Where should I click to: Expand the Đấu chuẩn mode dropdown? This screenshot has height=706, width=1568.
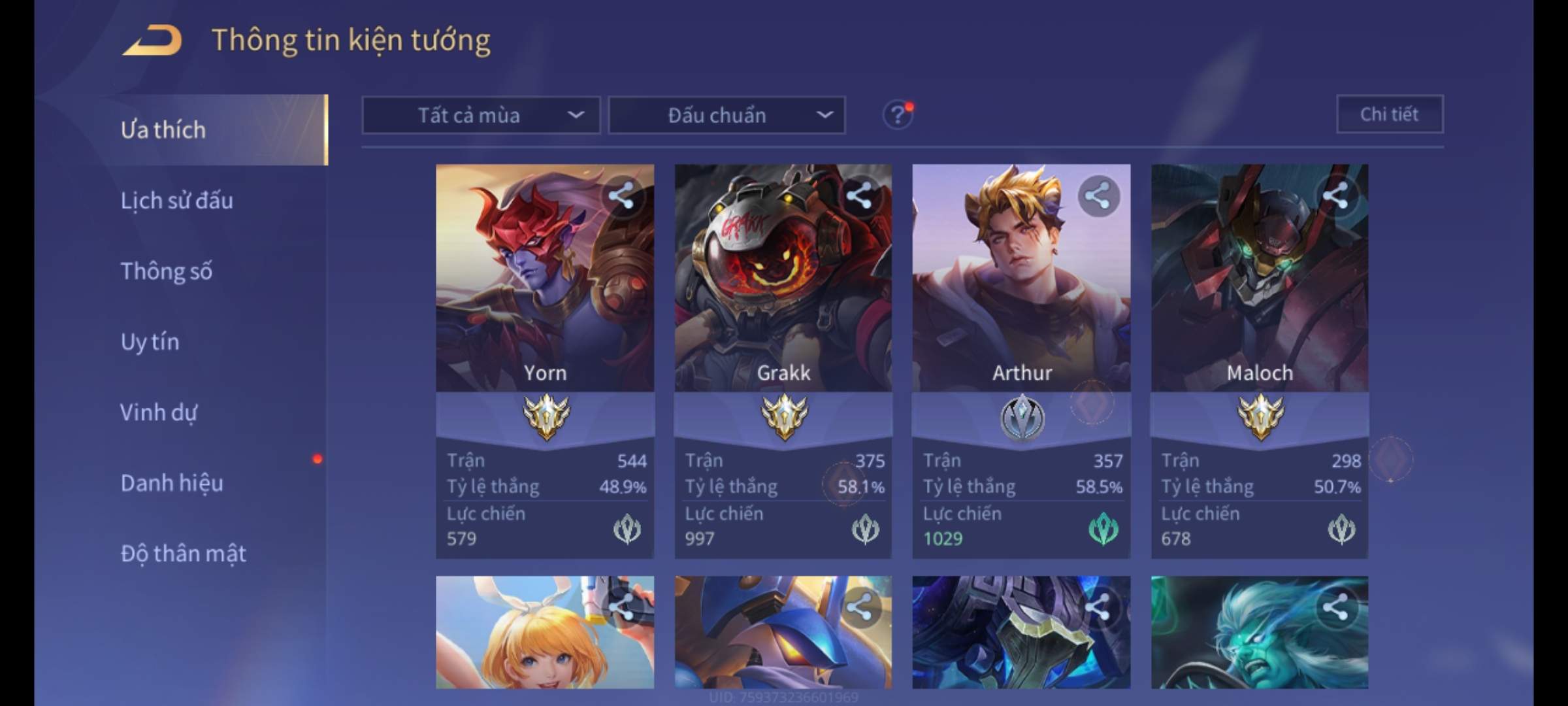pos(727,116)
